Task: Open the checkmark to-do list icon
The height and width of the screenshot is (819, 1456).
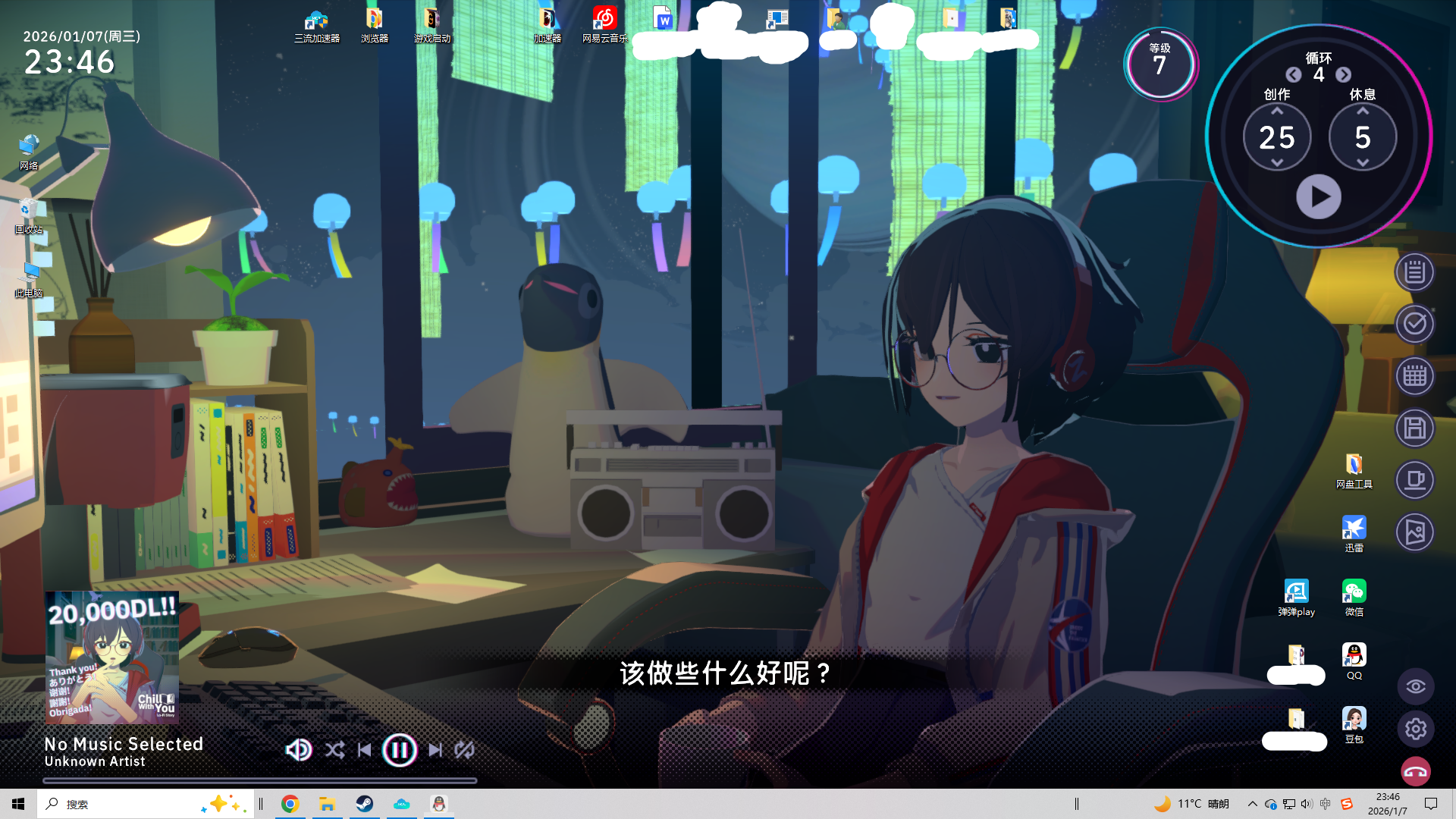Action: pos(1415,325)
